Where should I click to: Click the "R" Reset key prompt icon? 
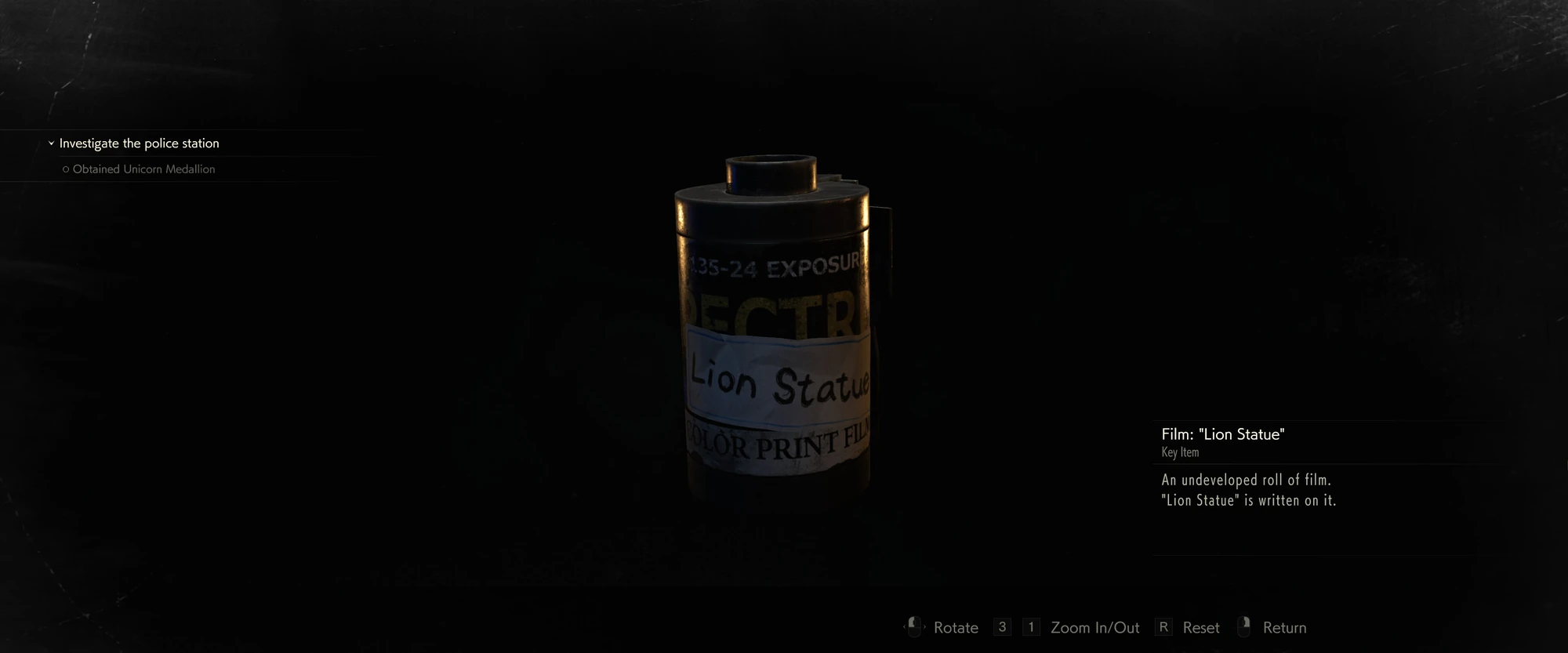[x=1163, y=626]
